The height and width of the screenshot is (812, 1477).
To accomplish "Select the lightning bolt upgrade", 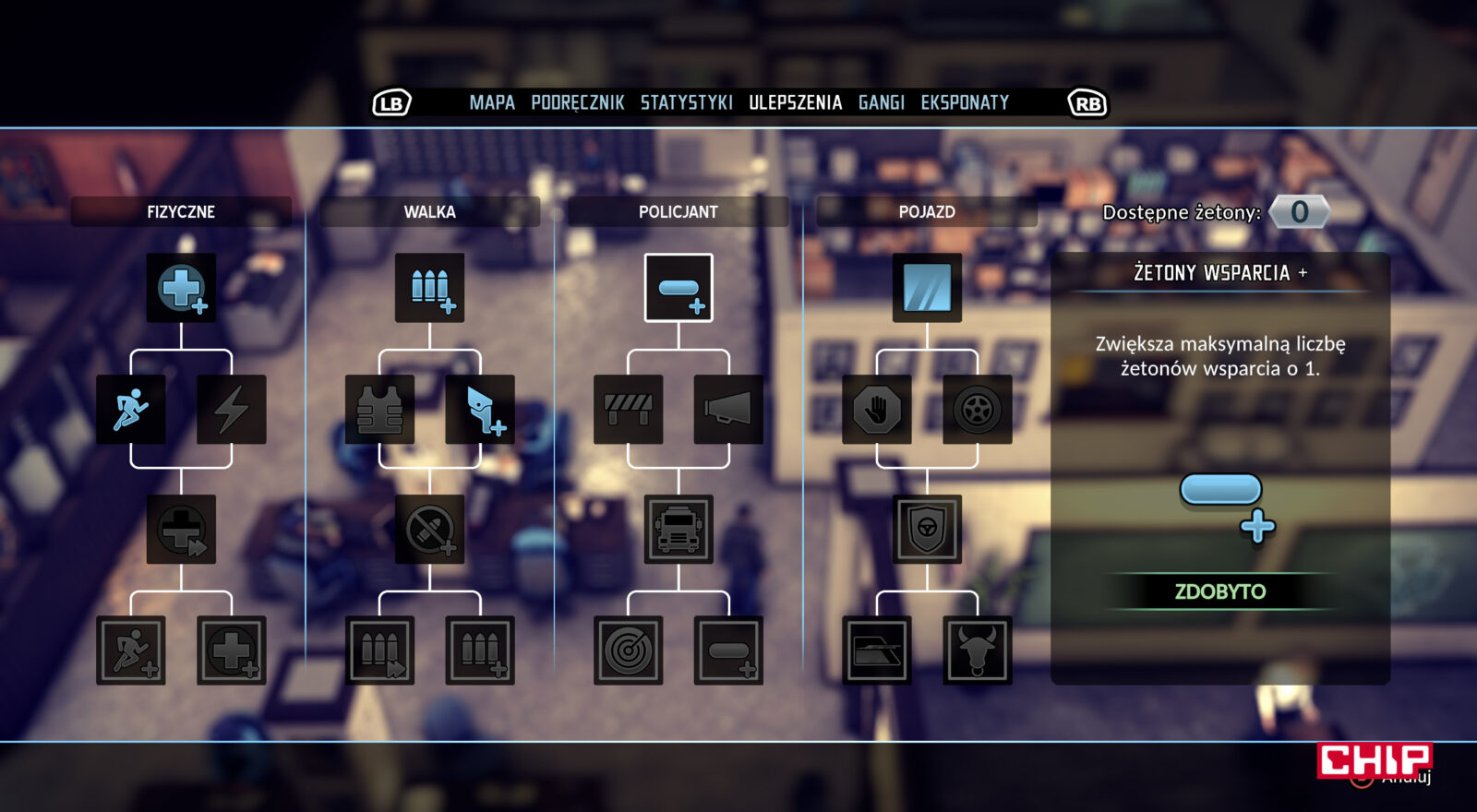I will [x=232, y=409].
